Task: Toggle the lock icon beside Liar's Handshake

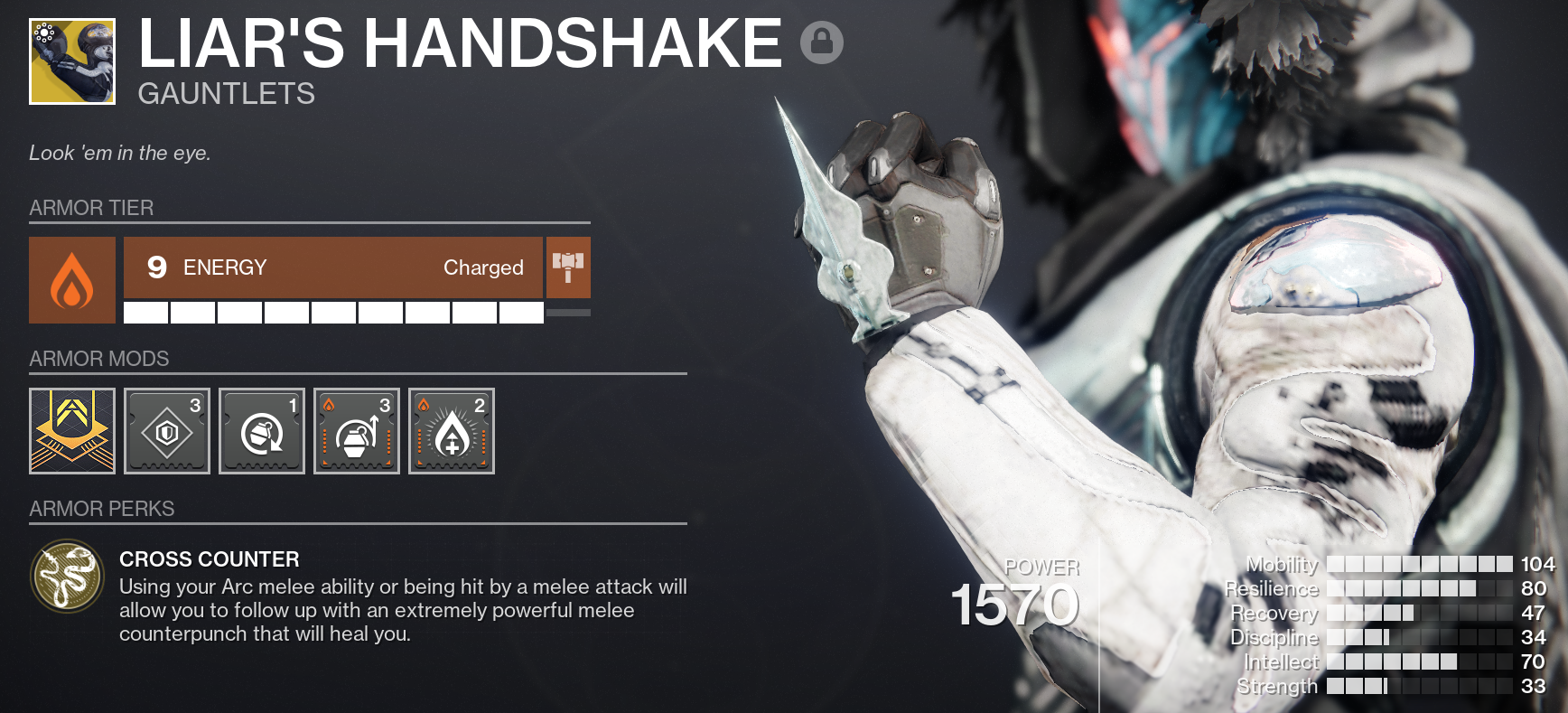Action: (x=821, y=42)
